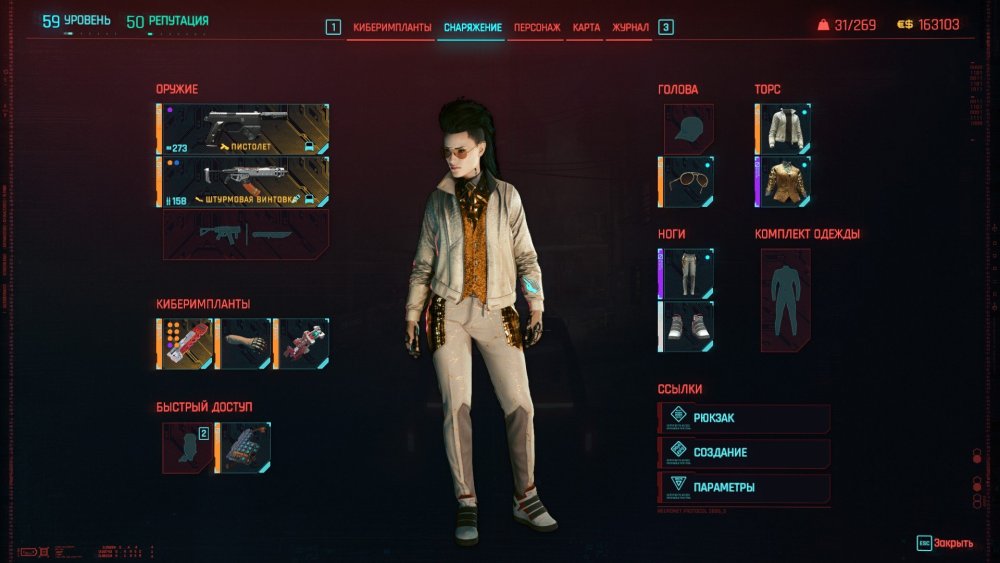Open the Карта tab
The width and height of the screenshot is (1000, 563).
pyautogui.click(x=587, y=27)
